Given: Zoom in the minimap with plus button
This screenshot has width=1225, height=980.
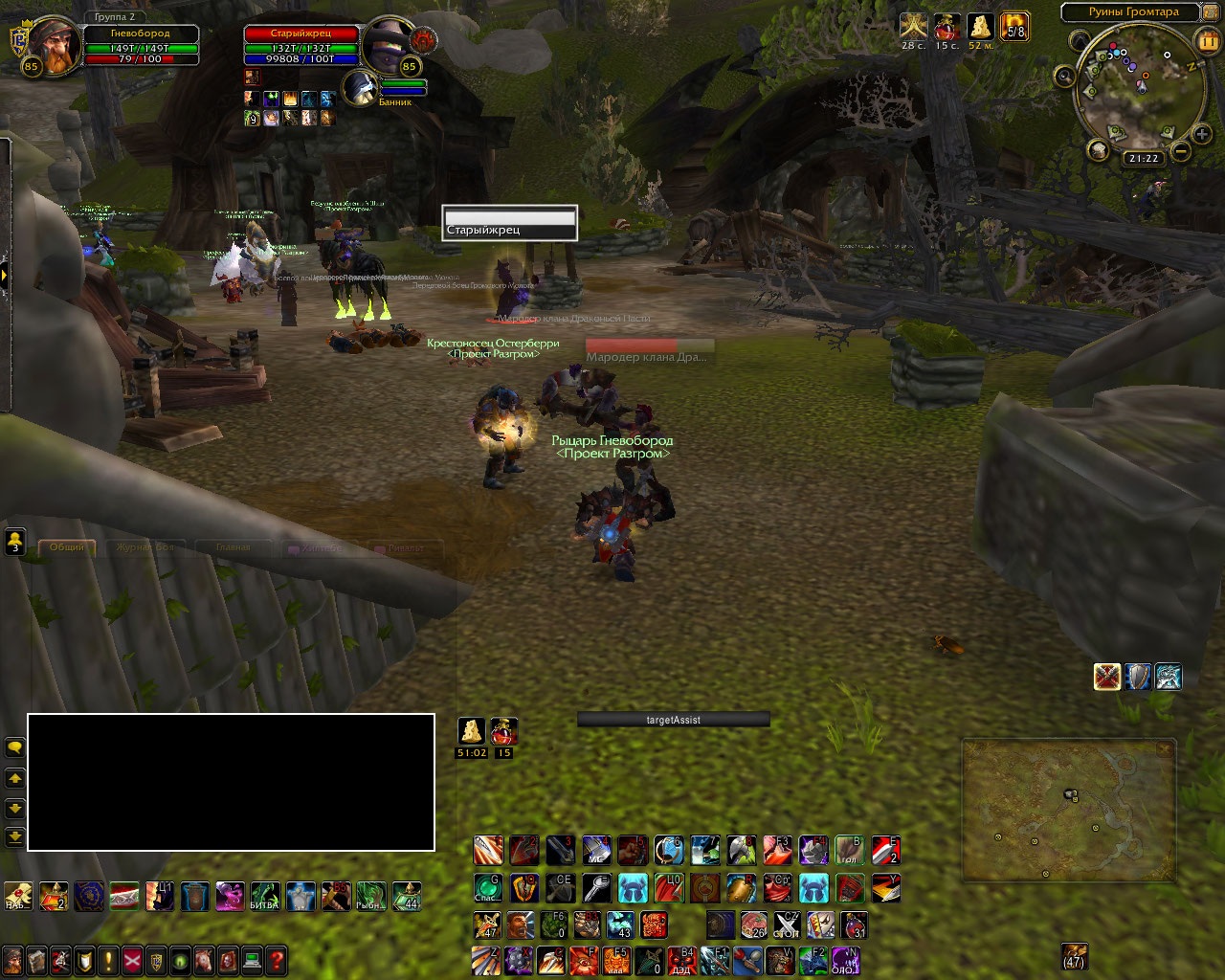Looking at the screenshot, I should click(x=1202, y=135).
